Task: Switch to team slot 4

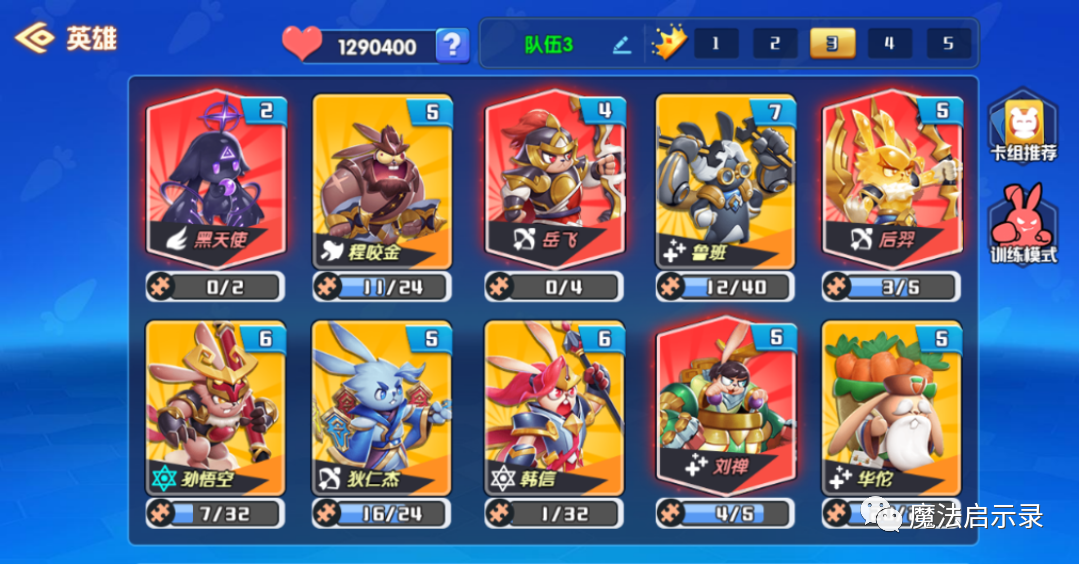Action: (x=890, y=44)
